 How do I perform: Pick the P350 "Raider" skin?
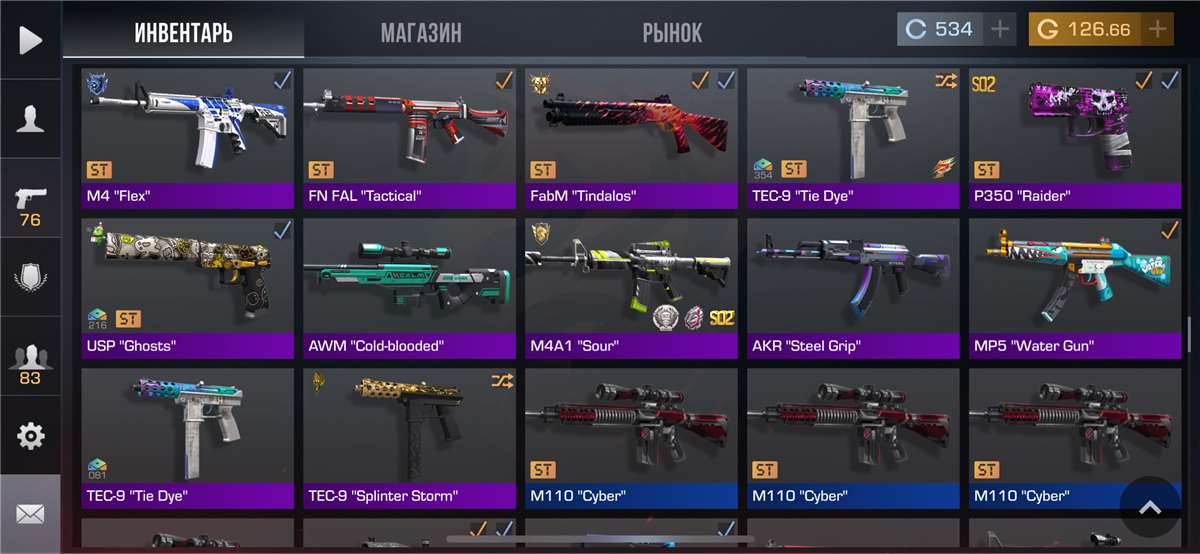[x=1076, y=137]
